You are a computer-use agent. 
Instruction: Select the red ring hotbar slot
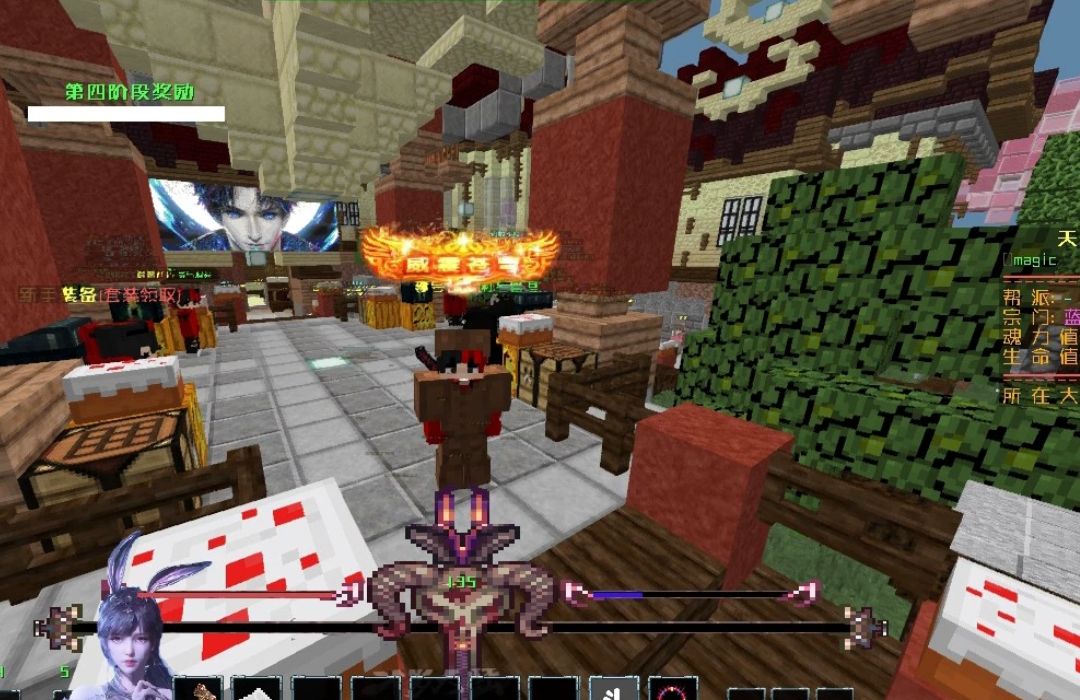[x=673, y=690]
